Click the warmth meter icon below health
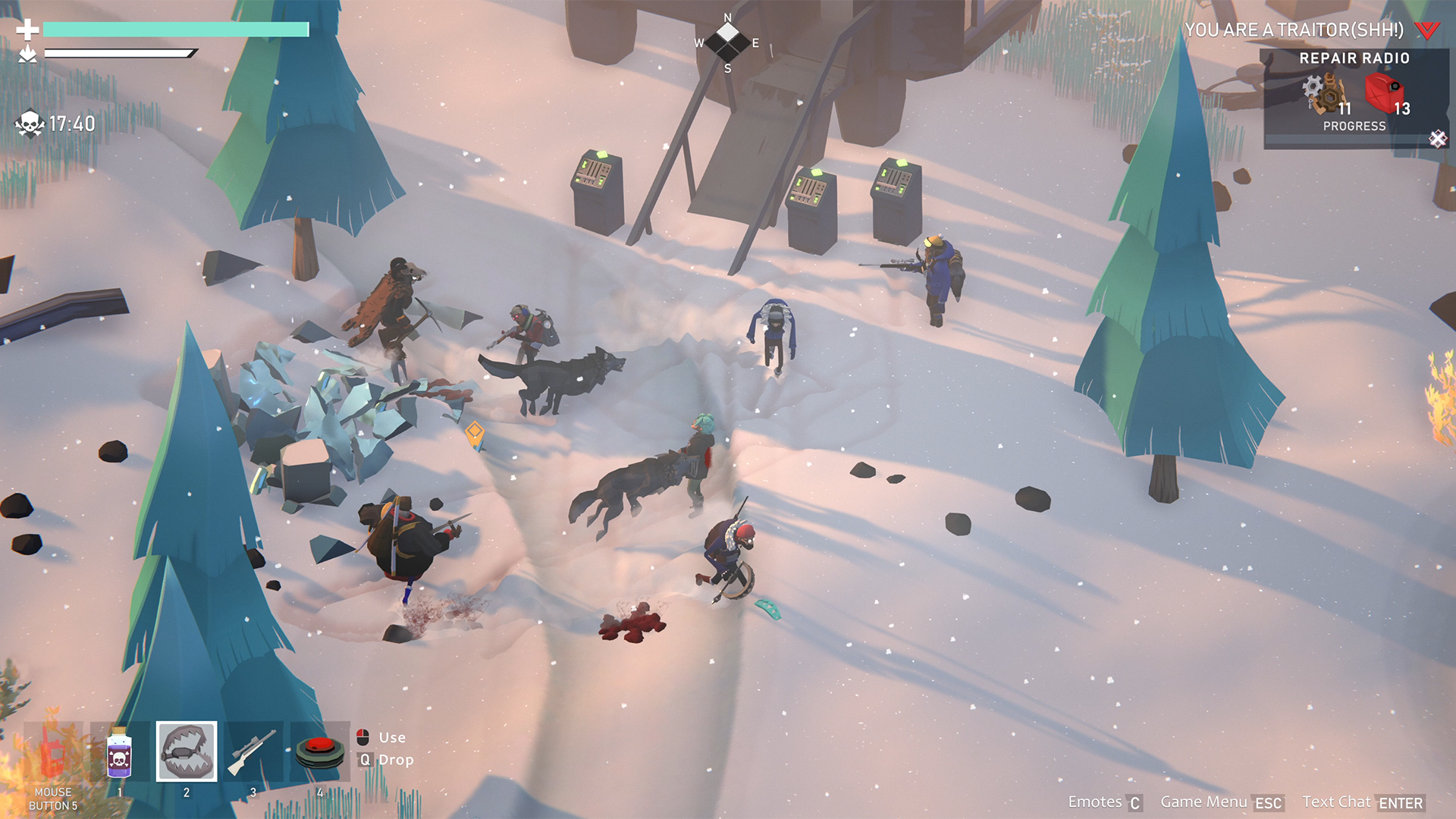 coord(27,53)
